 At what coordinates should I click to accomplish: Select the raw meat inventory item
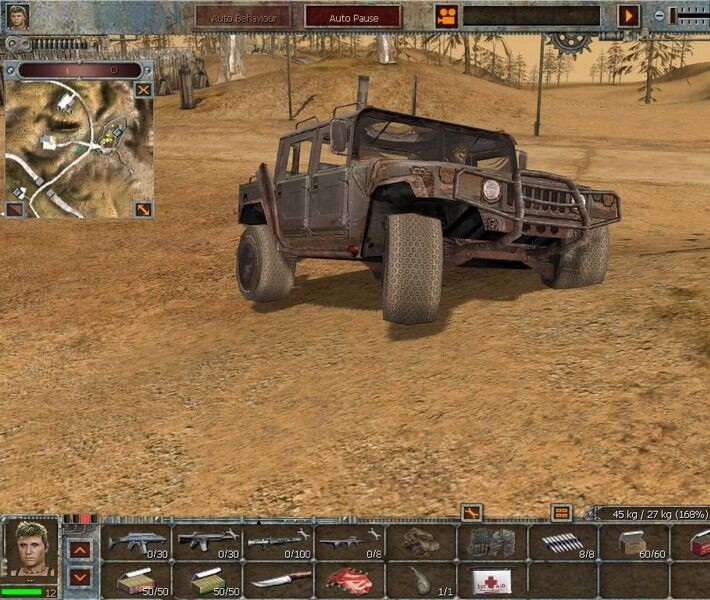(348, 580)
